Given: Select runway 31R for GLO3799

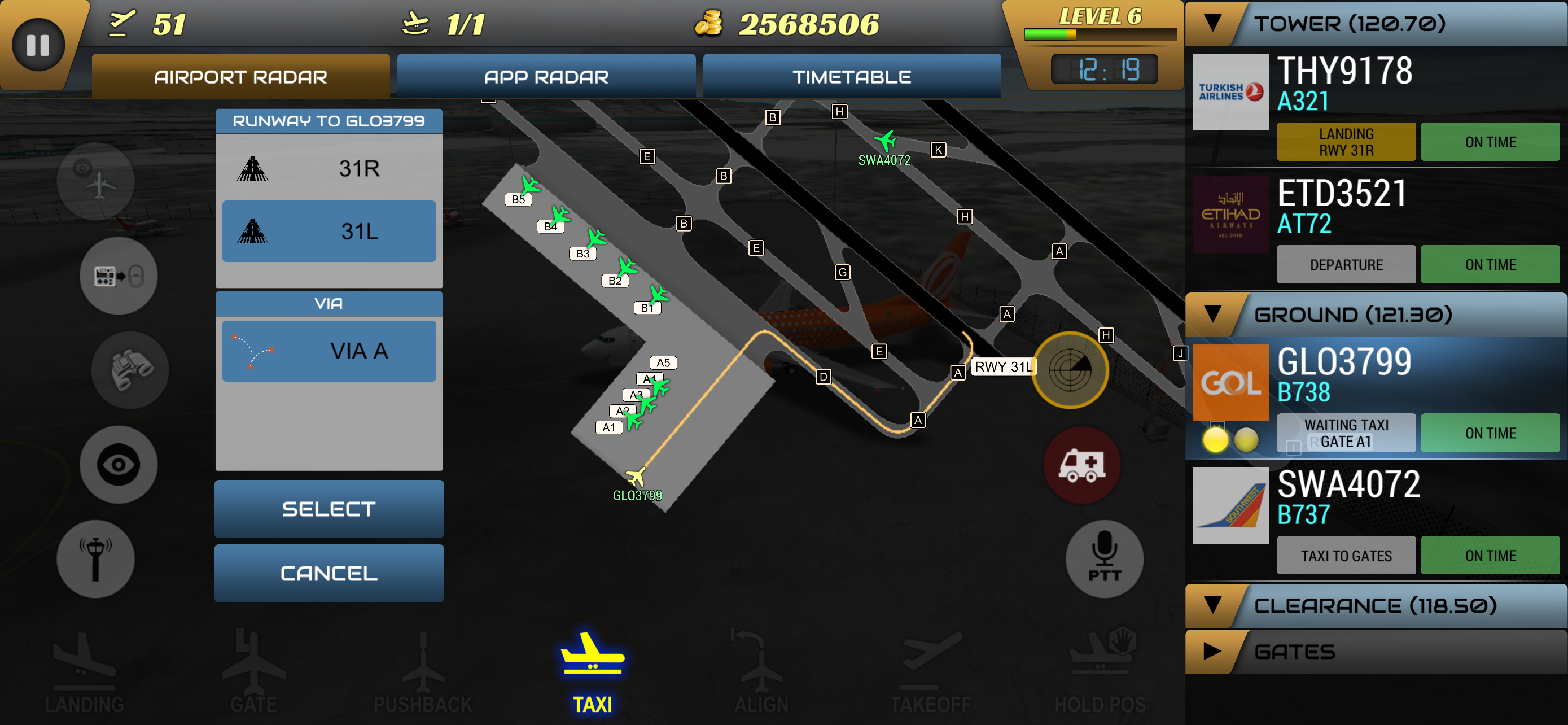Looking at the screenshot, I should (x=328, y=169).
